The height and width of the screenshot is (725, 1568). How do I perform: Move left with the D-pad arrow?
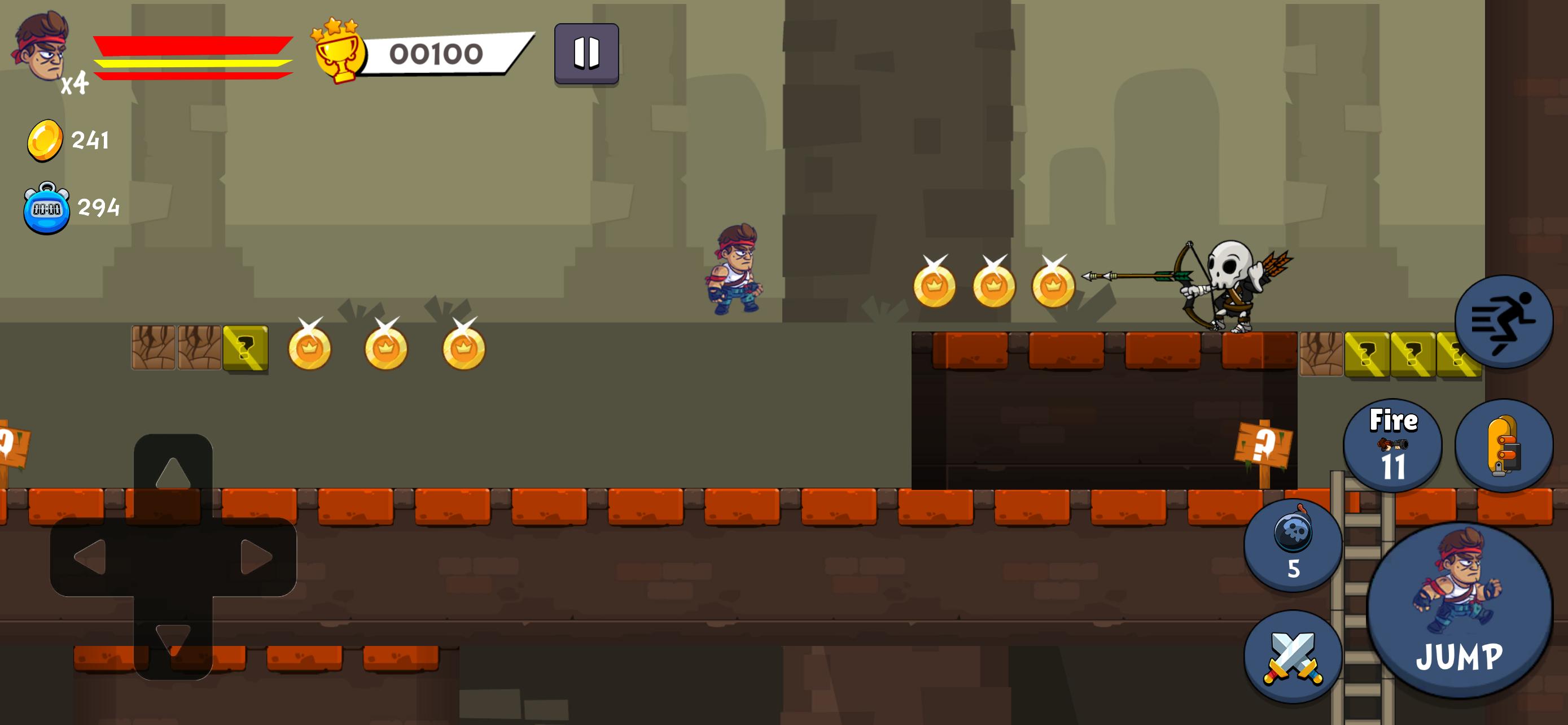click(x=90, y=557)
